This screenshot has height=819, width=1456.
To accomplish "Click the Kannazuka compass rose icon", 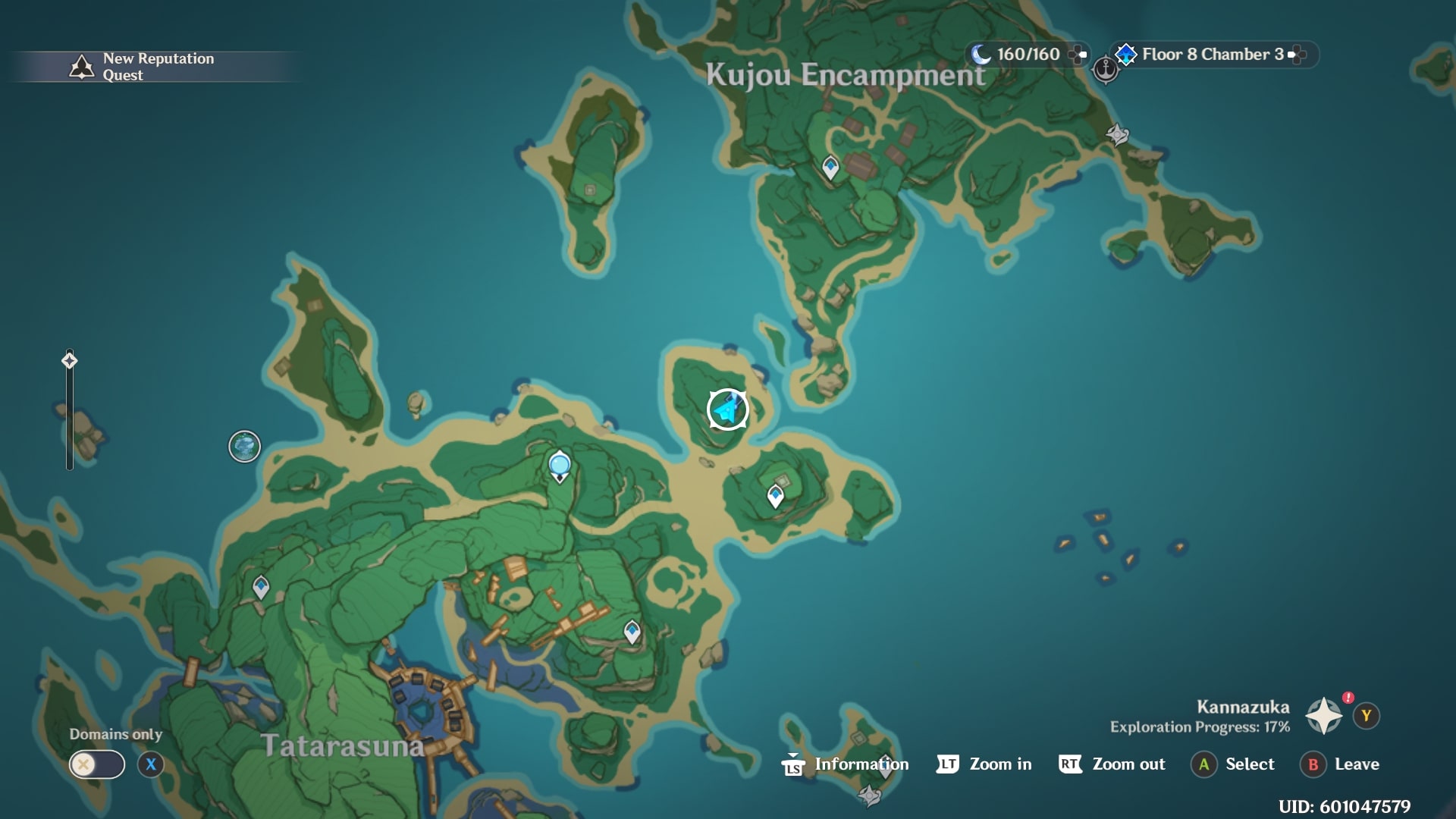I will click(1323, 714).
